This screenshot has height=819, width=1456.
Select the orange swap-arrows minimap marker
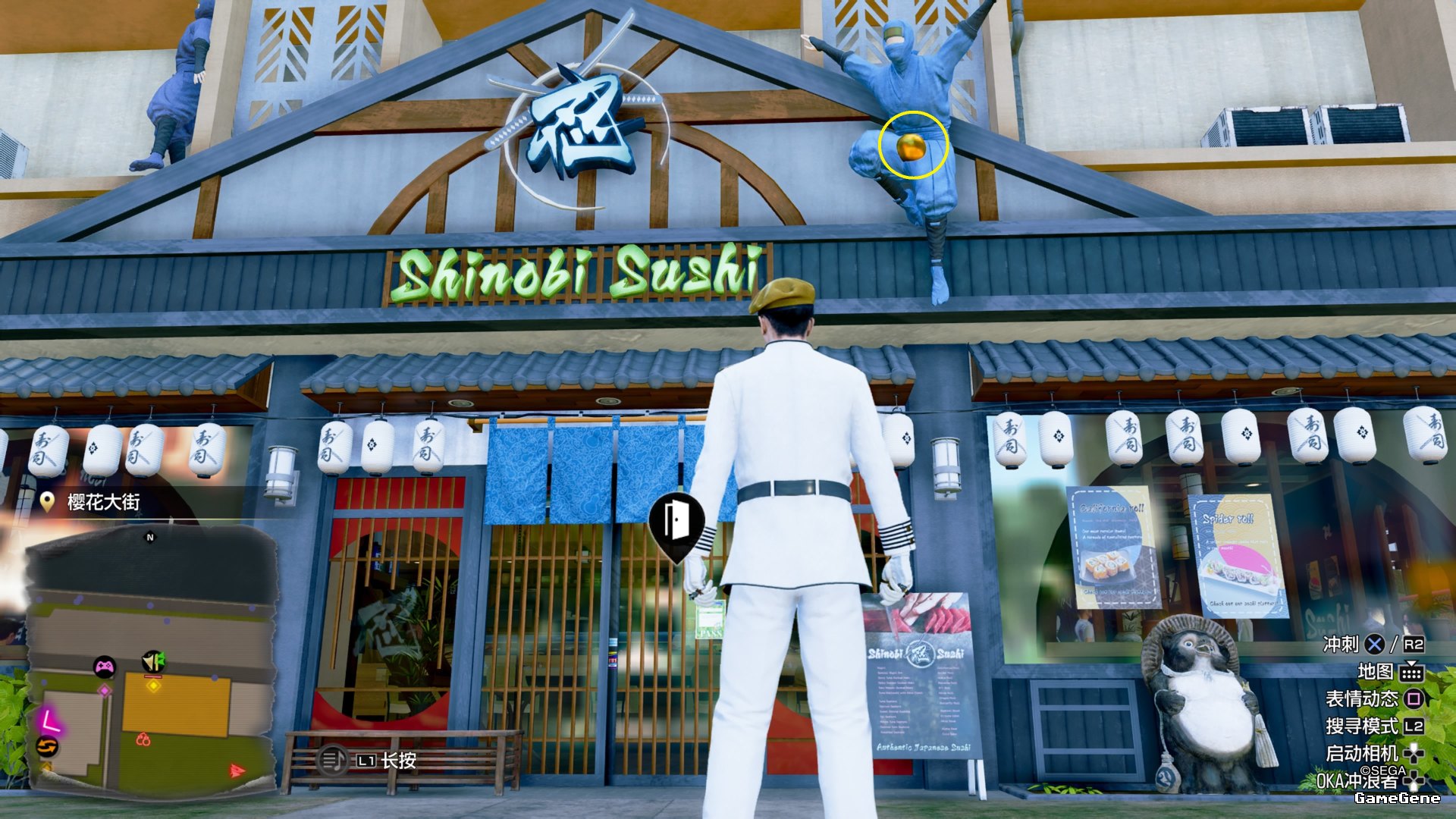pyautogui.click(x=47, y=747)
